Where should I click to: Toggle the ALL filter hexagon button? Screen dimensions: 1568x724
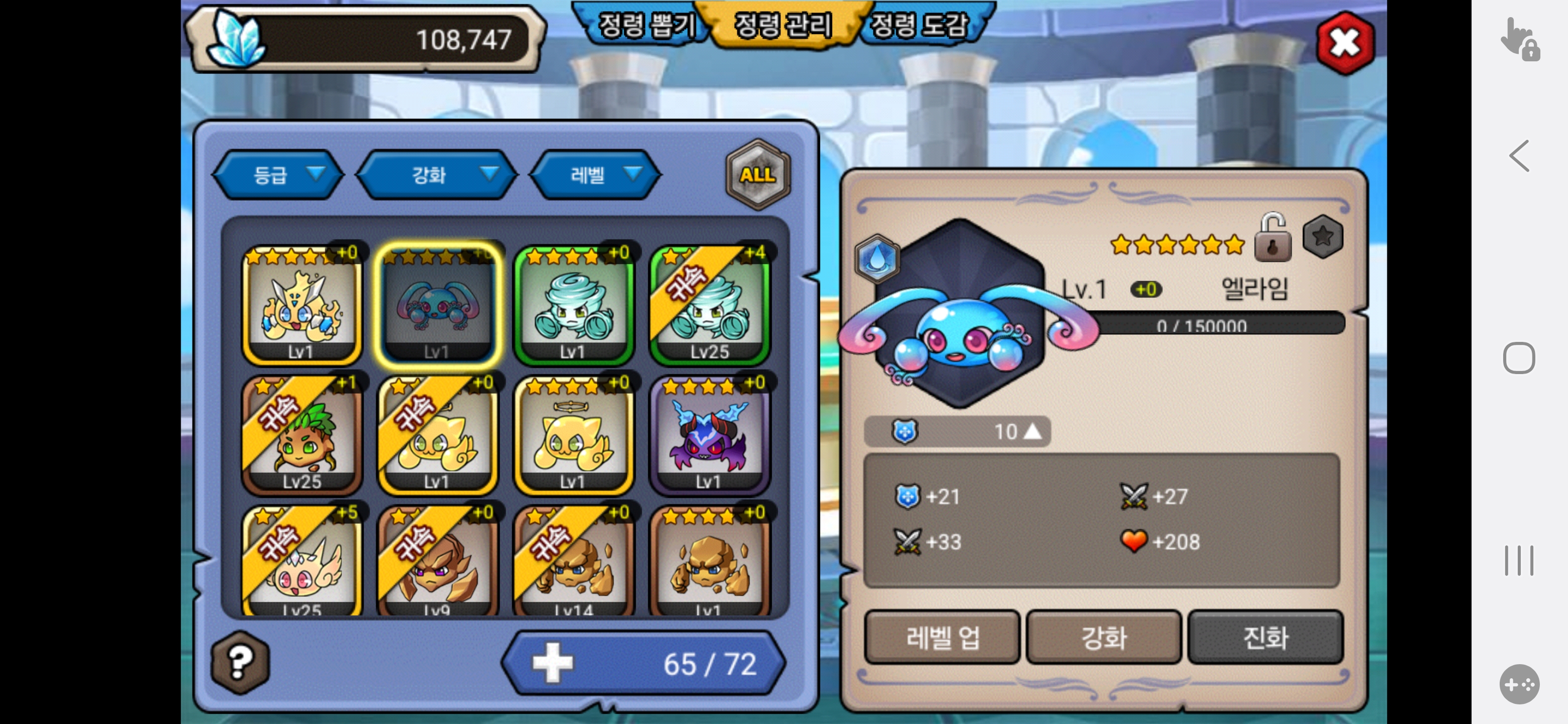[757, 175]
